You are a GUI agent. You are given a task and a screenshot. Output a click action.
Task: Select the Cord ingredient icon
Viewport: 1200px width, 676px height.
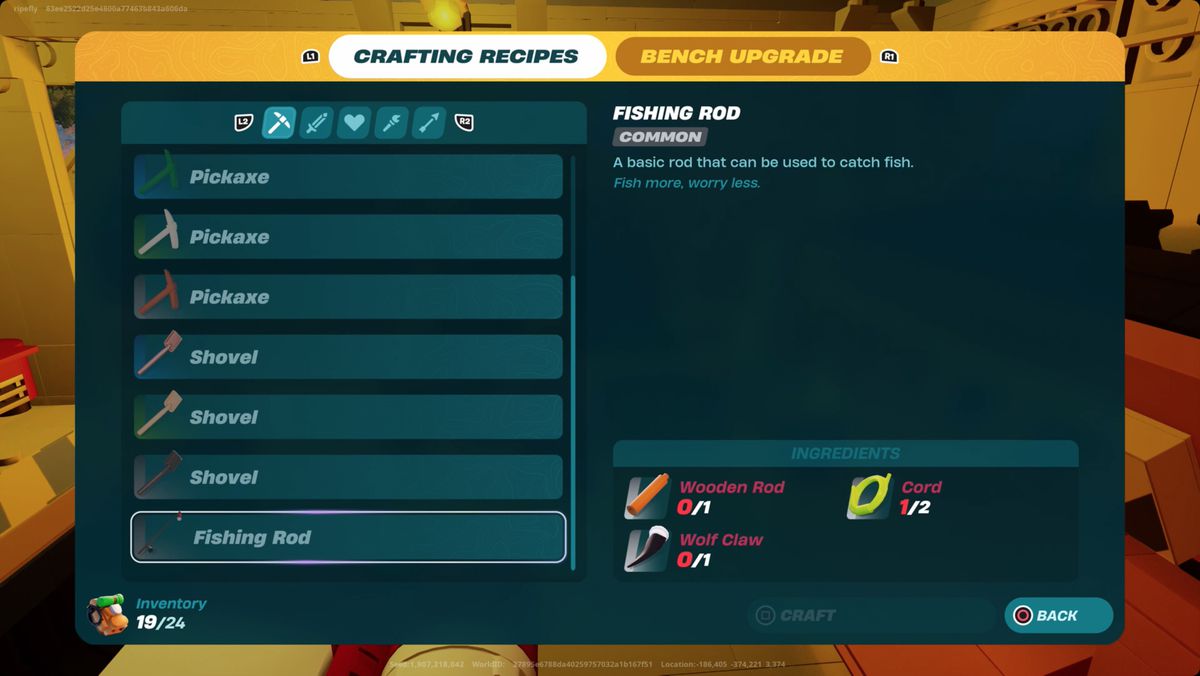point(868,497)
